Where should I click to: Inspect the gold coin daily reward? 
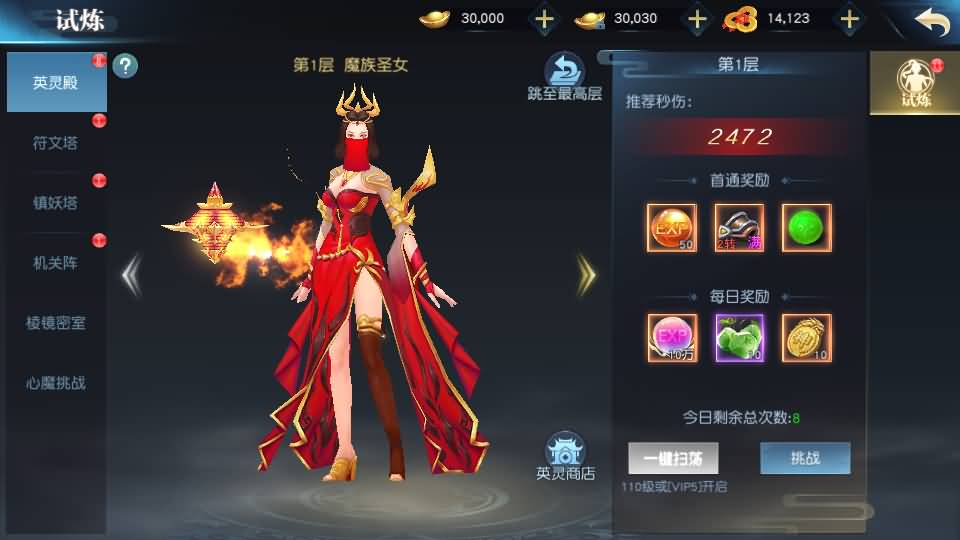click(x=807, y=338)
